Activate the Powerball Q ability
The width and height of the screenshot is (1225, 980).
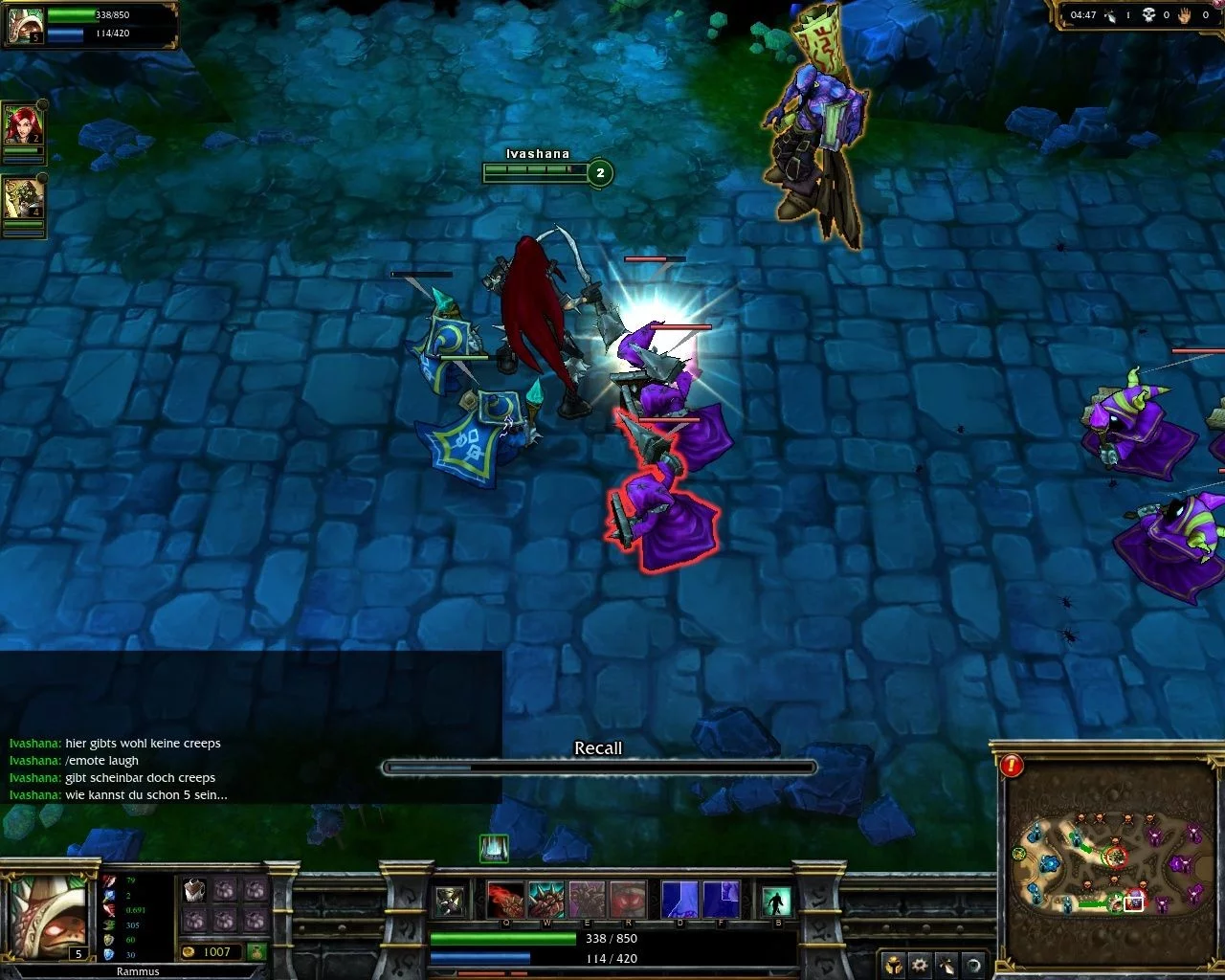click(x=506, y=900)
